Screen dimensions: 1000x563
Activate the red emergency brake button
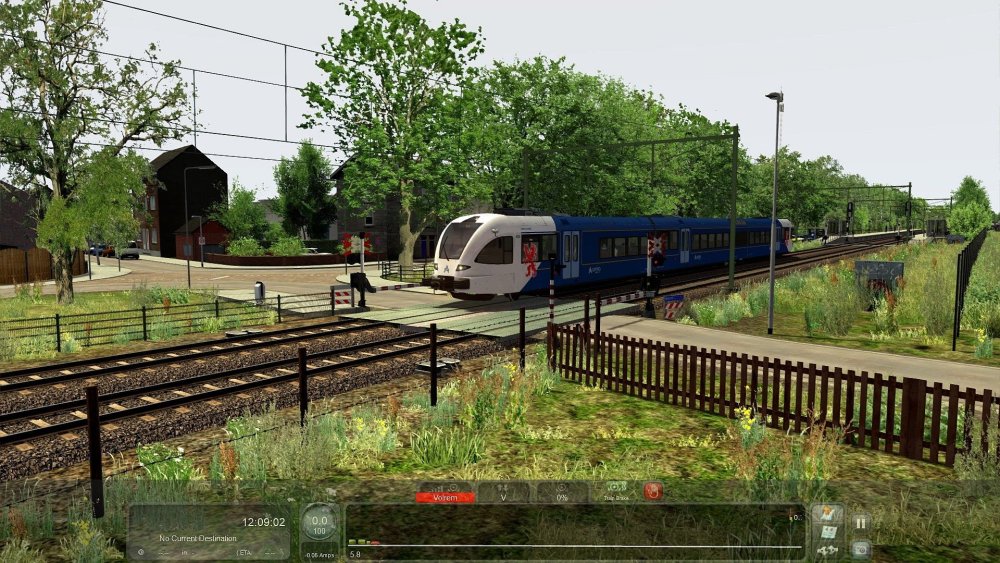tap(653, 491)
